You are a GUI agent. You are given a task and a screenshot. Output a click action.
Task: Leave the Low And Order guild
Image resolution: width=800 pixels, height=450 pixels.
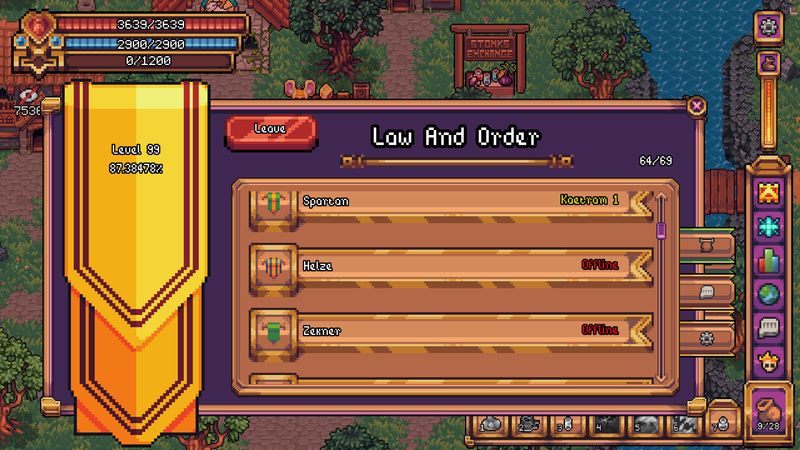point(271,130)
